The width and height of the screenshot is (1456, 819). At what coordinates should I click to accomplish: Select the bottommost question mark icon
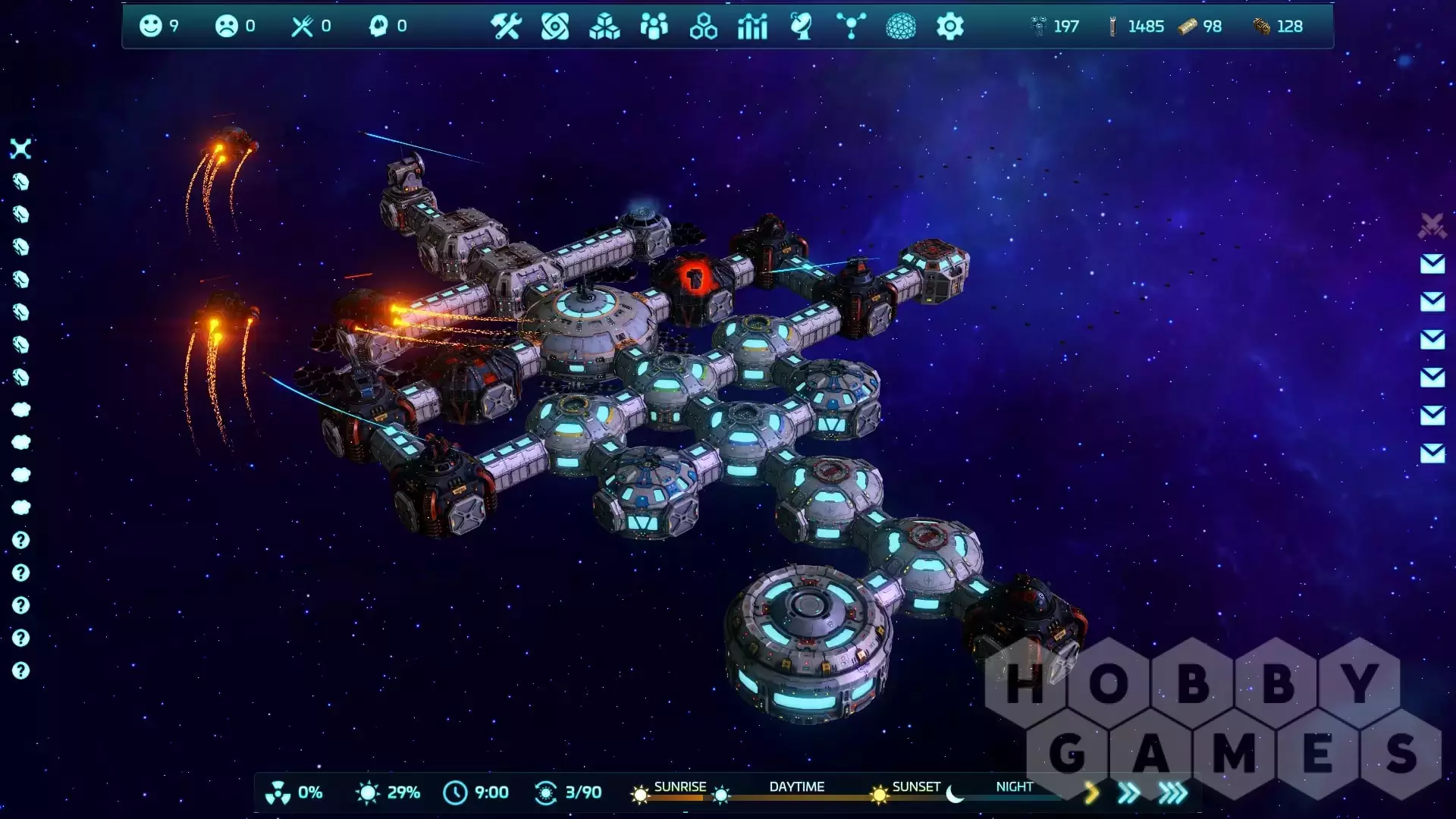pos(20,670)
